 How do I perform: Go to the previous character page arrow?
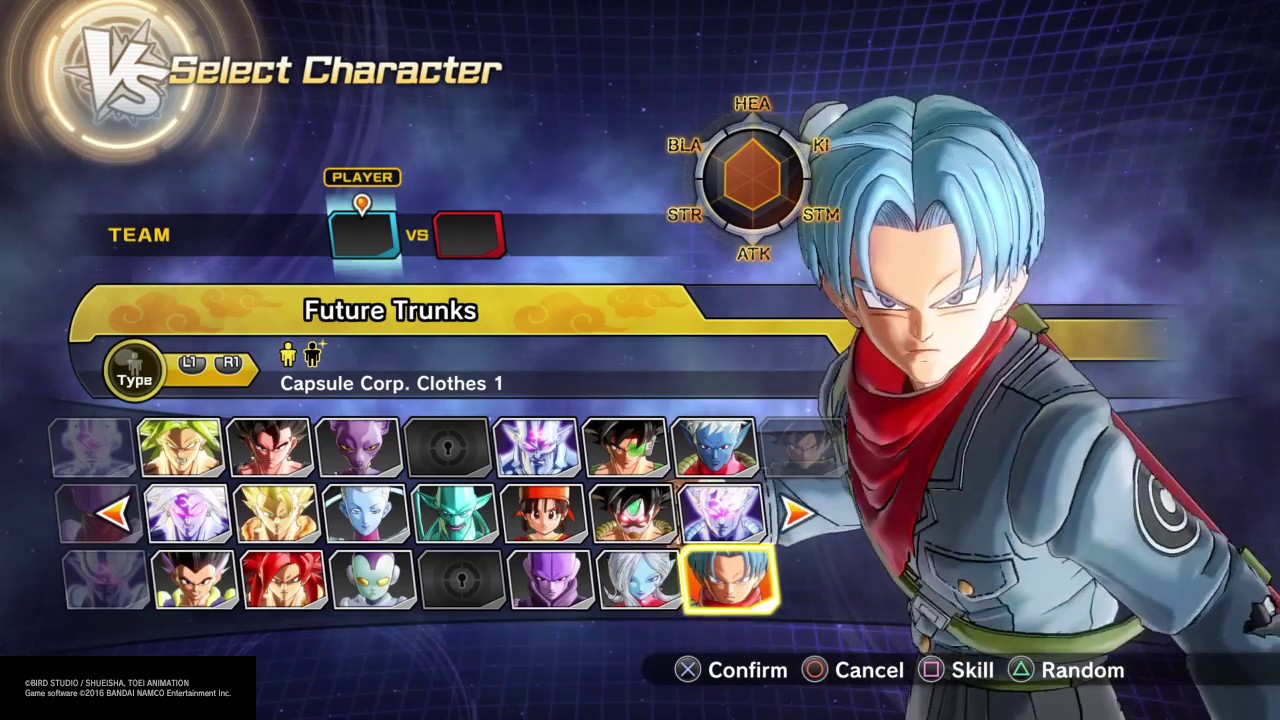click(114, 513)
